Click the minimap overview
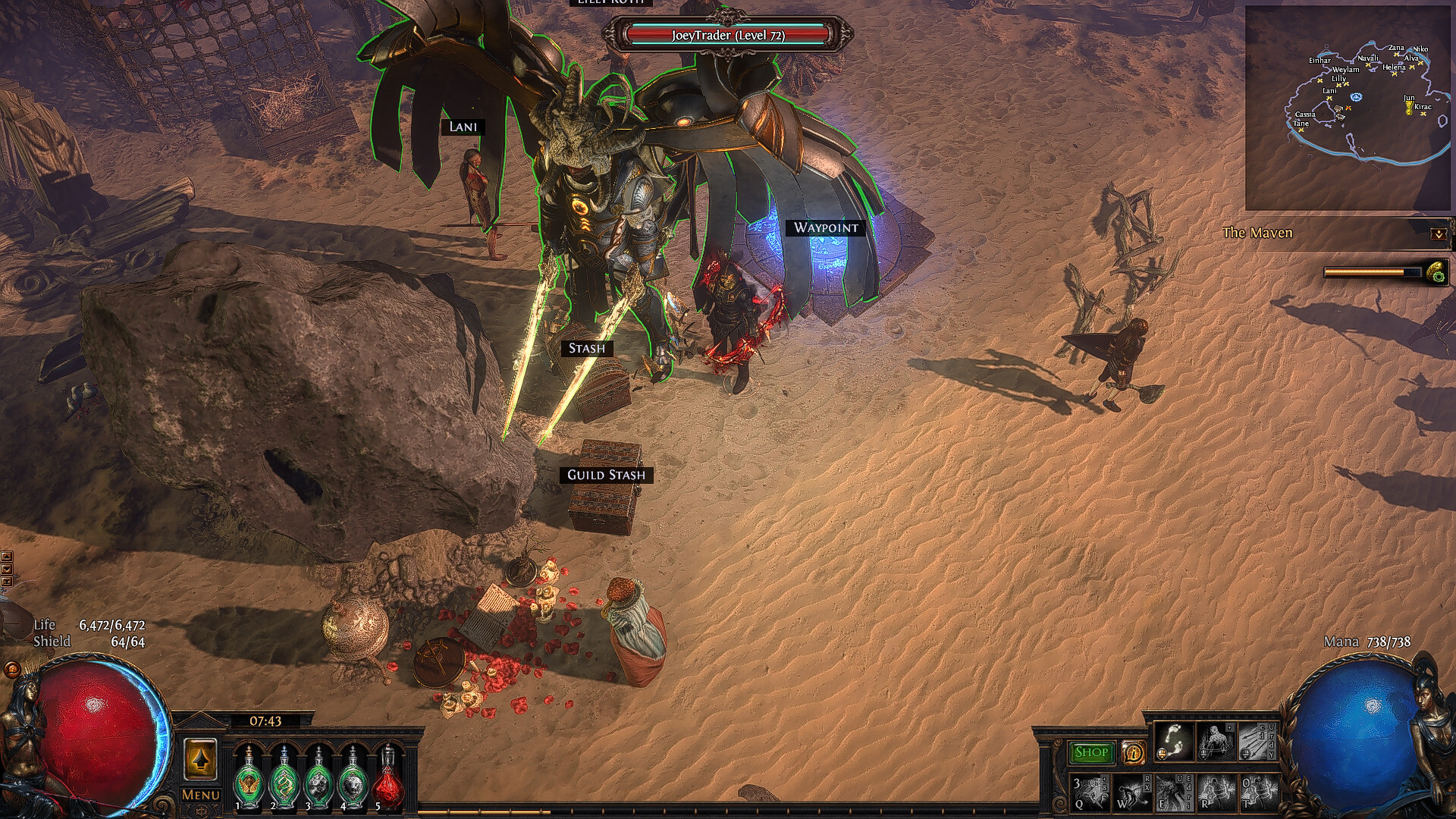This screenshot has height=819, width=1456. [x=1348, y=108]
